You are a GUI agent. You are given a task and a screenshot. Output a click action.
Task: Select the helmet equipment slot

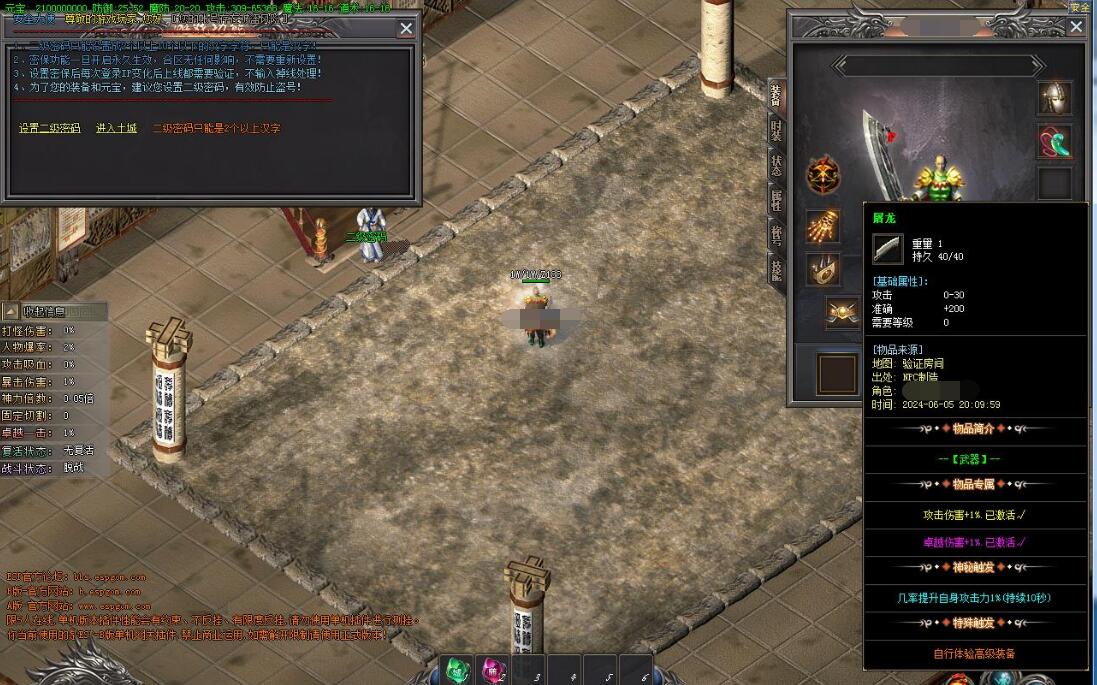pyautogui.click(x=1054, y=98)
